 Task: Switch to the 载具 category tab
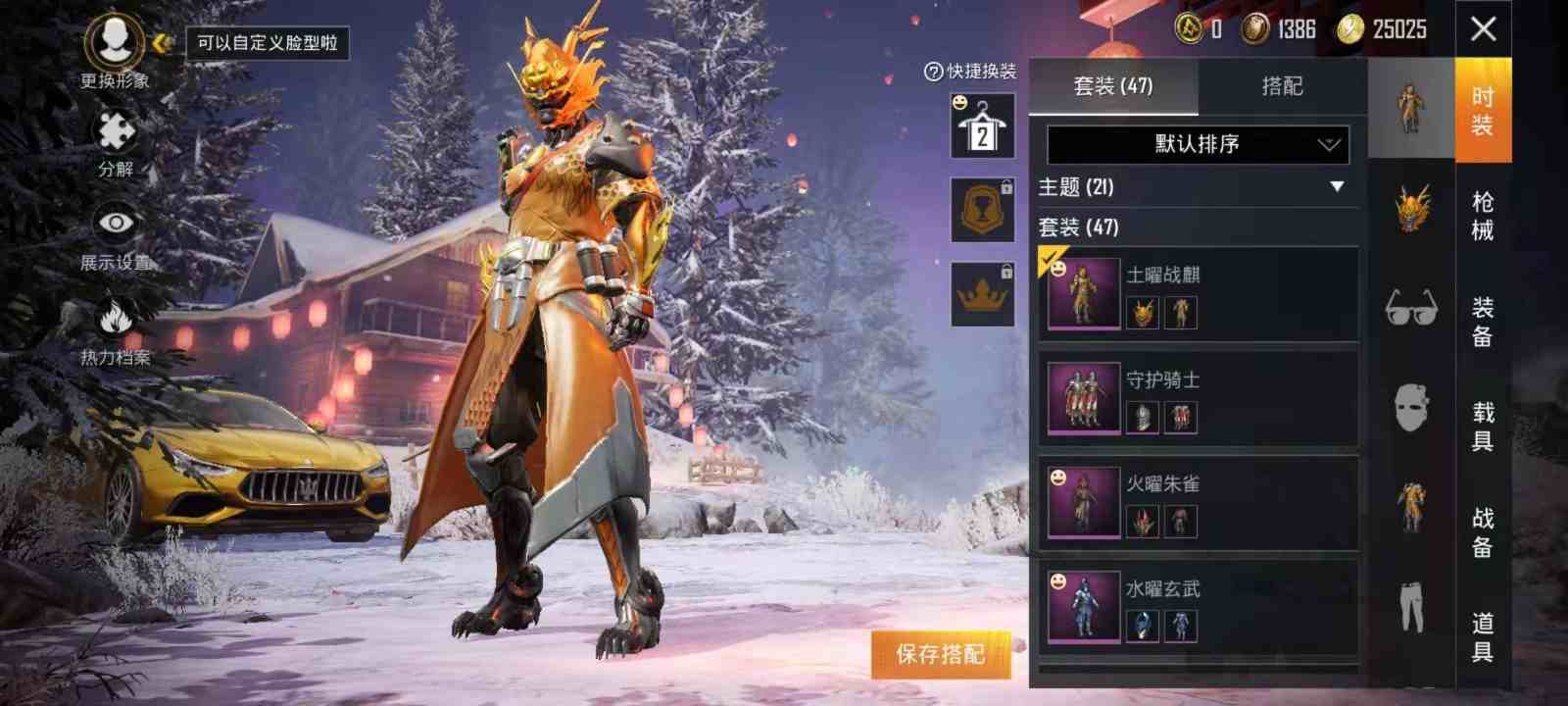point(1483,426)
